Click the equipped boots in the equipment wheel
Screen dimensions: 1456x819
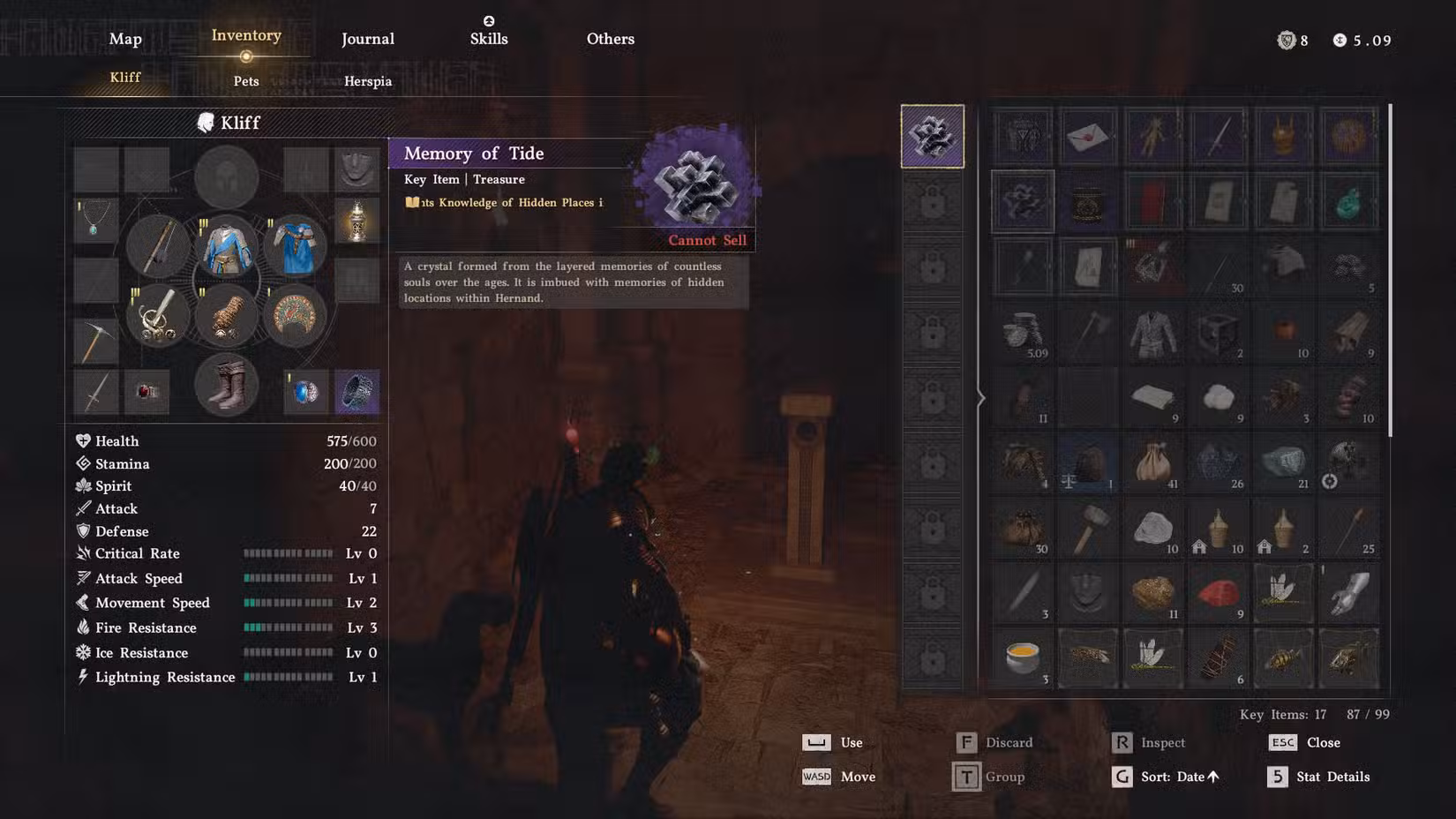pos(226,384)
